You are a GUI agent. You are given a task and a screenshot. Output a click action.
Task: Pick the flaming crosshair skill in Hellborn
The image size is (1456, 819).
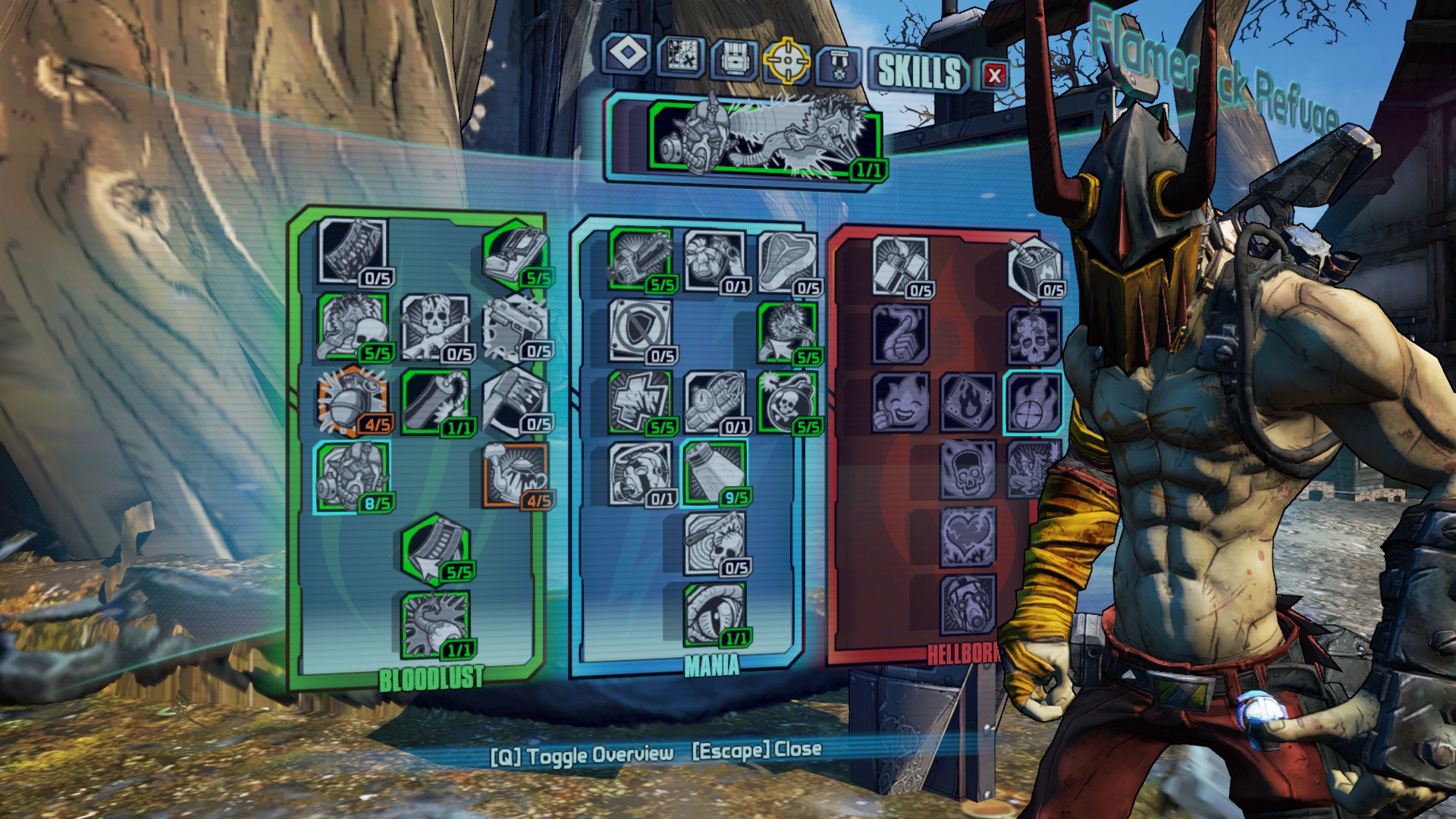pos(1034,403)
